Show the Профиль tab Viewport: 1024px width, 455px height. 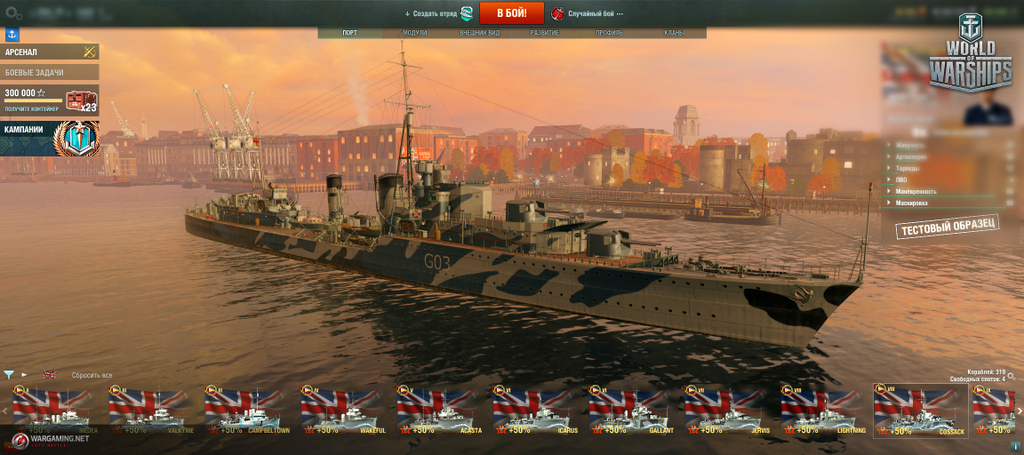pos(610,33)
